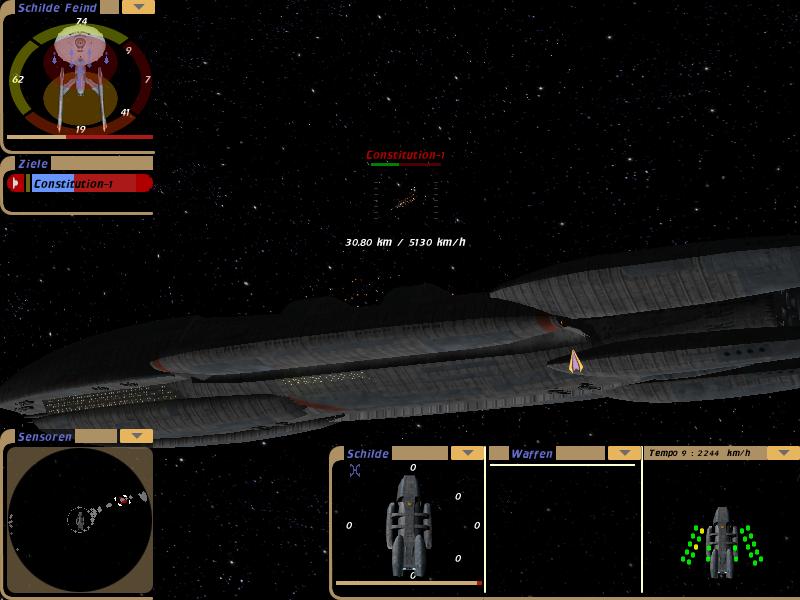Minimize the own-ship Schilde panel arrow
The width and height of the screenshot is (800, 600).
point(467,453)
